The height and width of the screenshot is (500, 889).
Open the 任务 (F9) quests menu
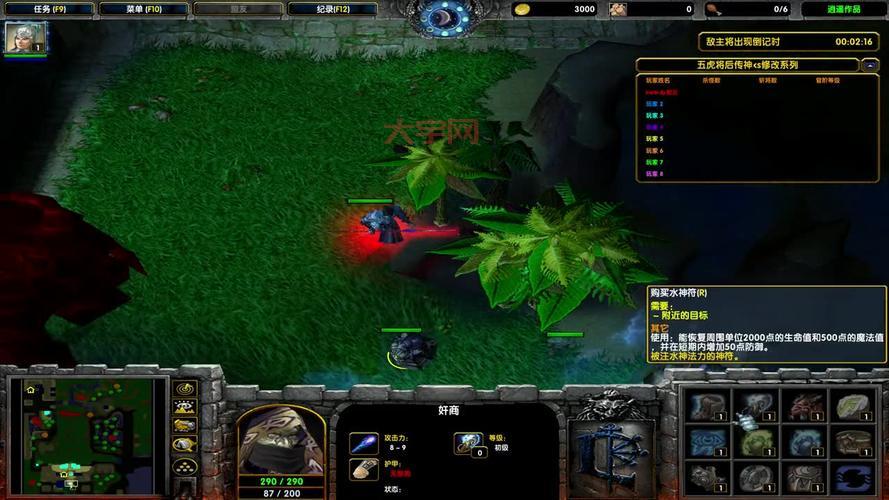coord(50,9)
